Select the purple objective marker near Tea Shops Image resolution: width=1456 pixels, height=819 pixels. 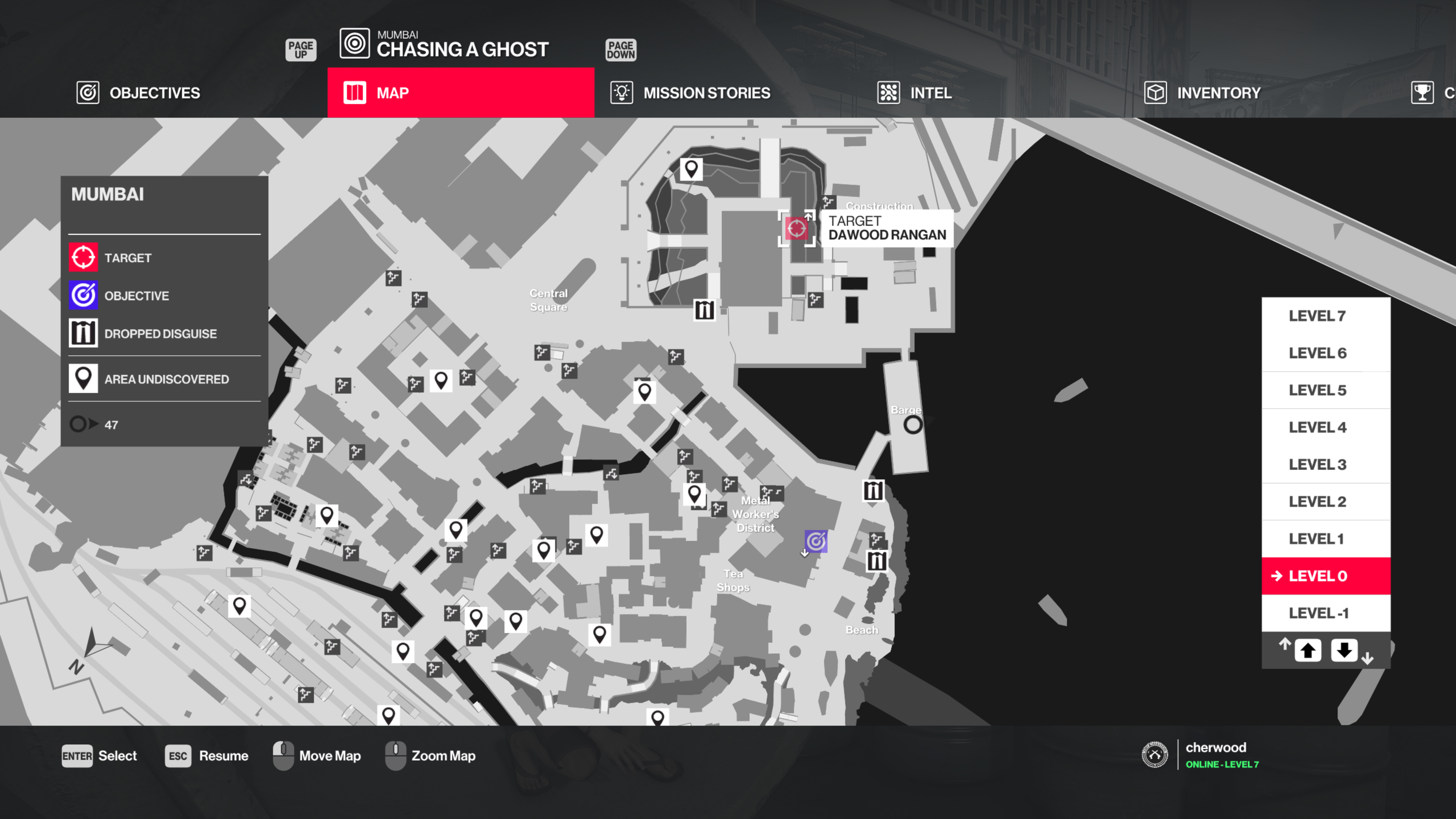click(816, 542)
